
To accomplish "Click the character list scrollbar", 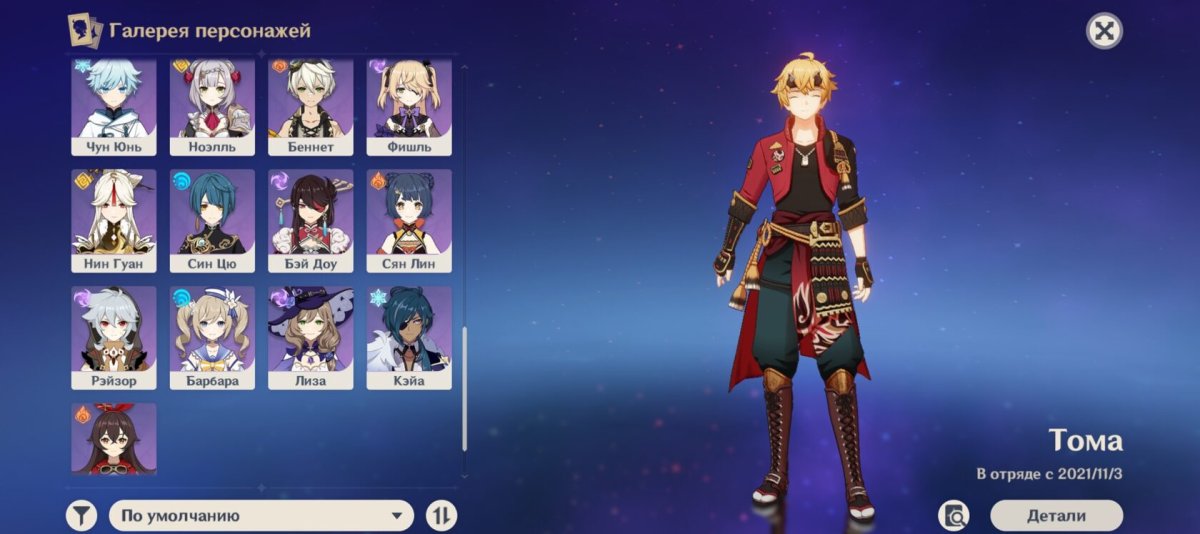I will point(464,388).
